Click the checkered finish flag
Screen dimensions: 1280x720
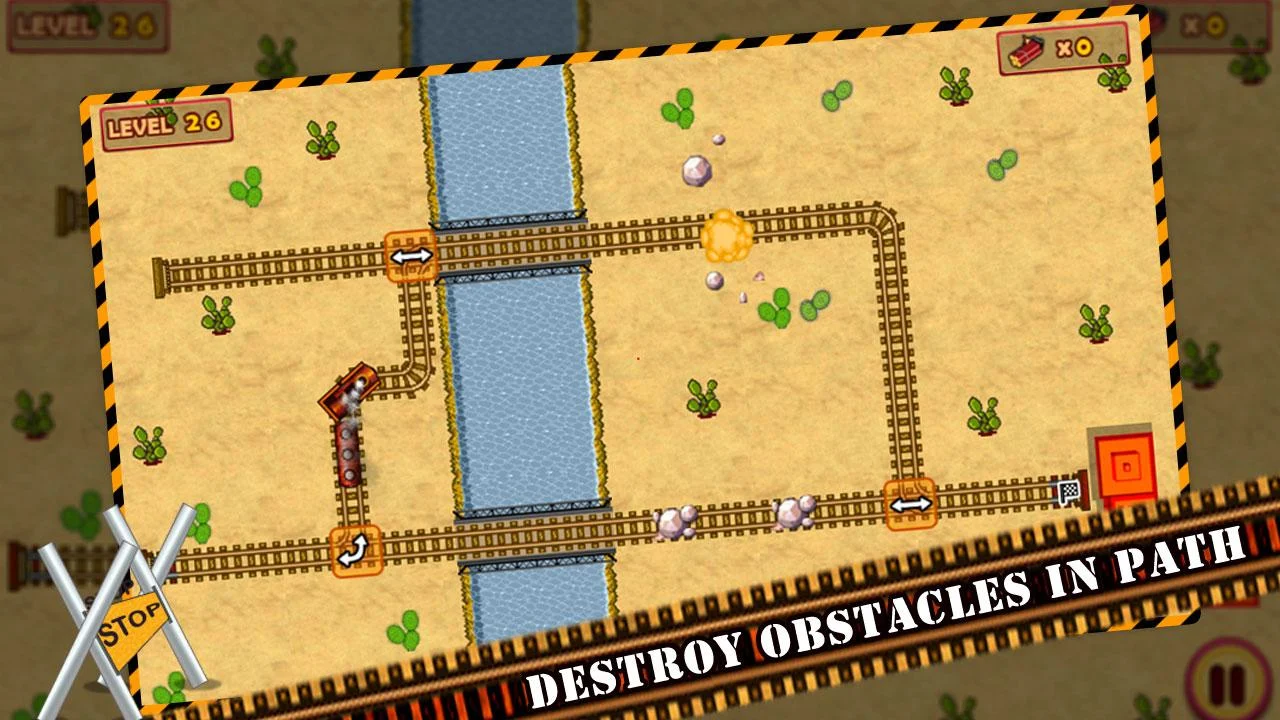(1068, 491)
